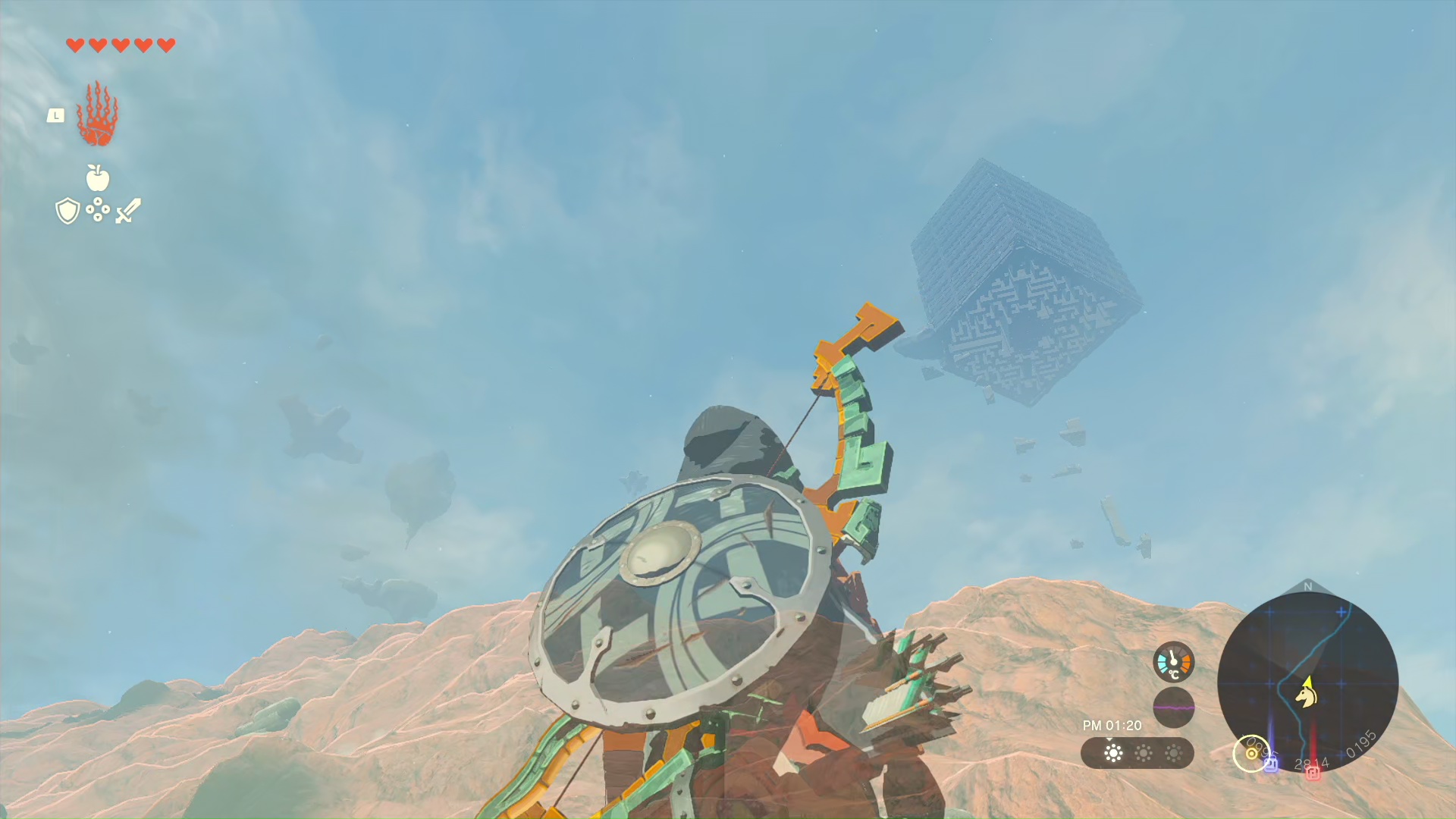
Task: Click the temperature gauge icon
Action: [1173, 662]
